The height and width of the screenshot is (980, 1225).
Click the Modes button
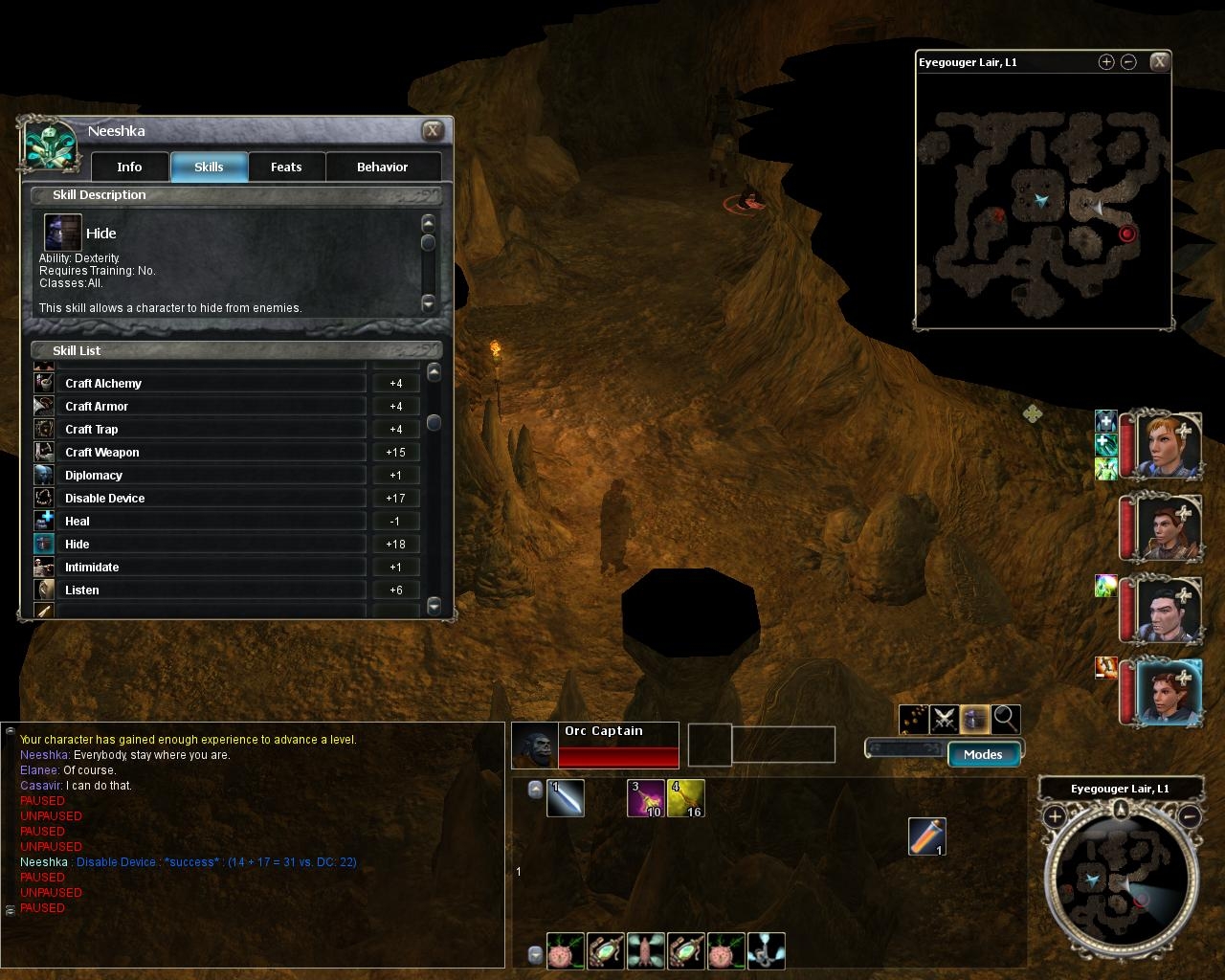(983, 754)
